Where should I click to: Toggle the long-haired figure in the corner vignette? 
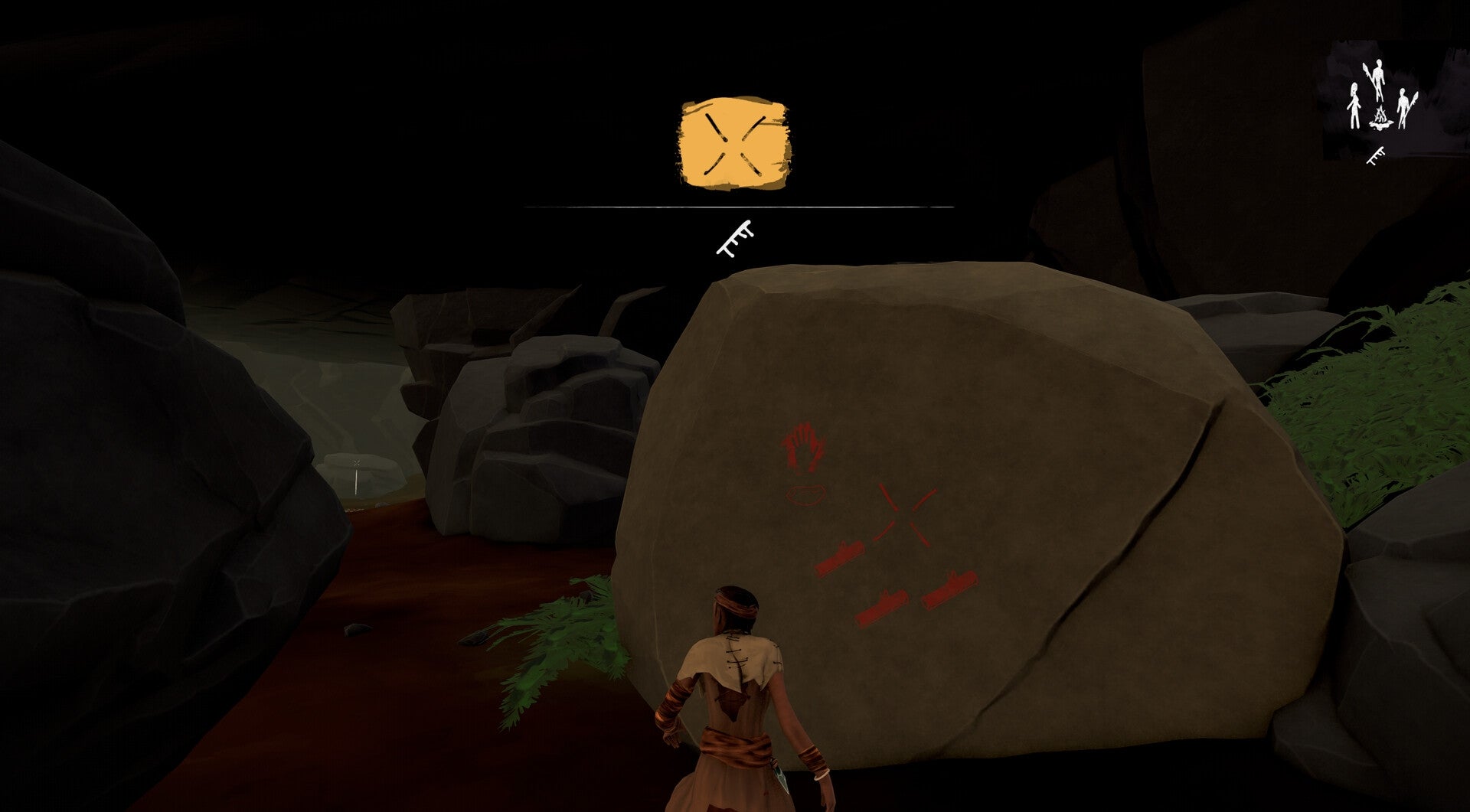pyautogui.click(x=1355, y=107)
